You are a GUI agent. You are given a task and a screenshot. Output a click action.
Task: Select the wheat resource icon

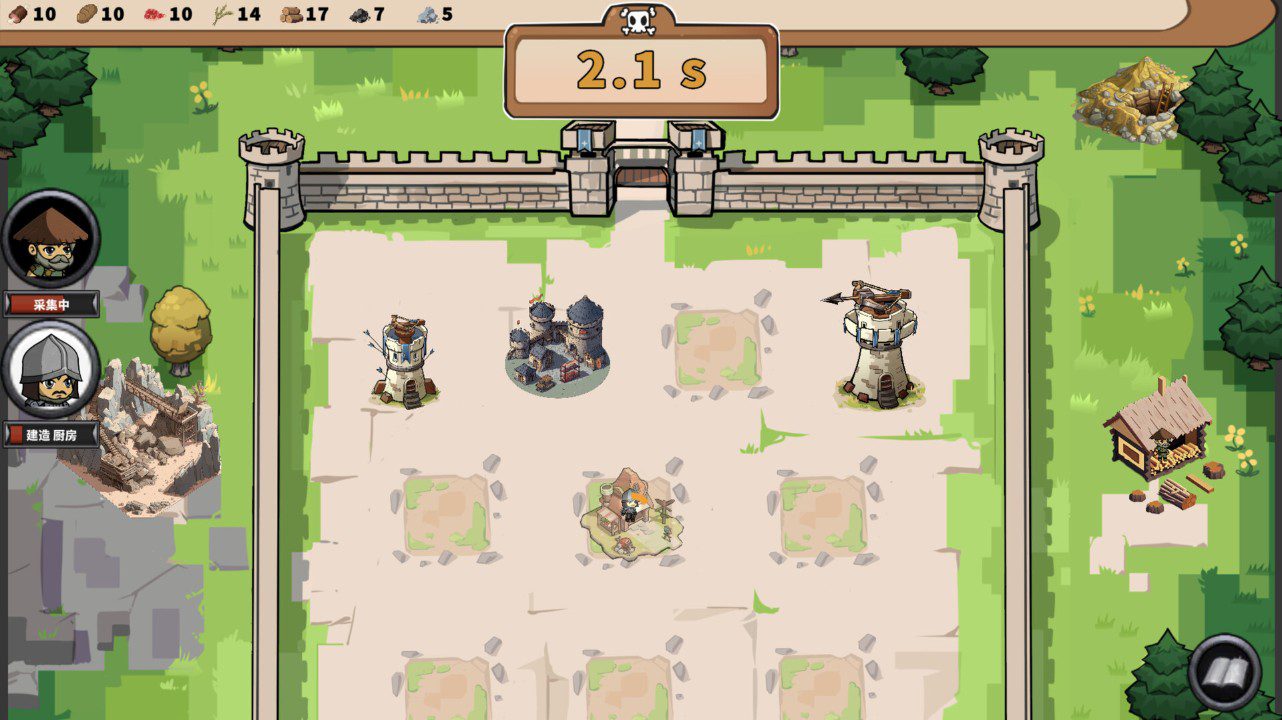222,14
